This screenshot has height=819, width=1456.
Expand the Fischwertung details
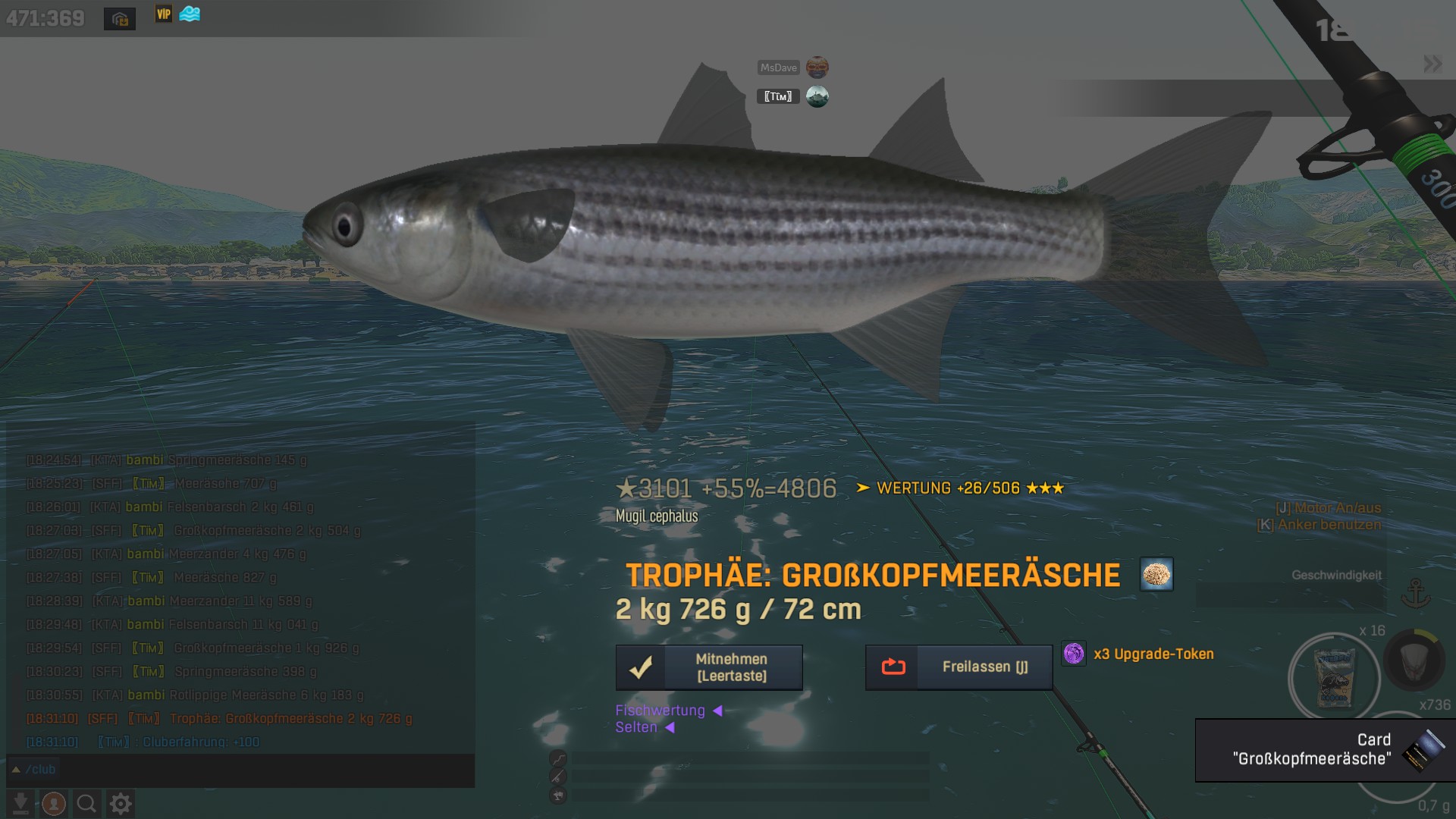click(668, 711)
